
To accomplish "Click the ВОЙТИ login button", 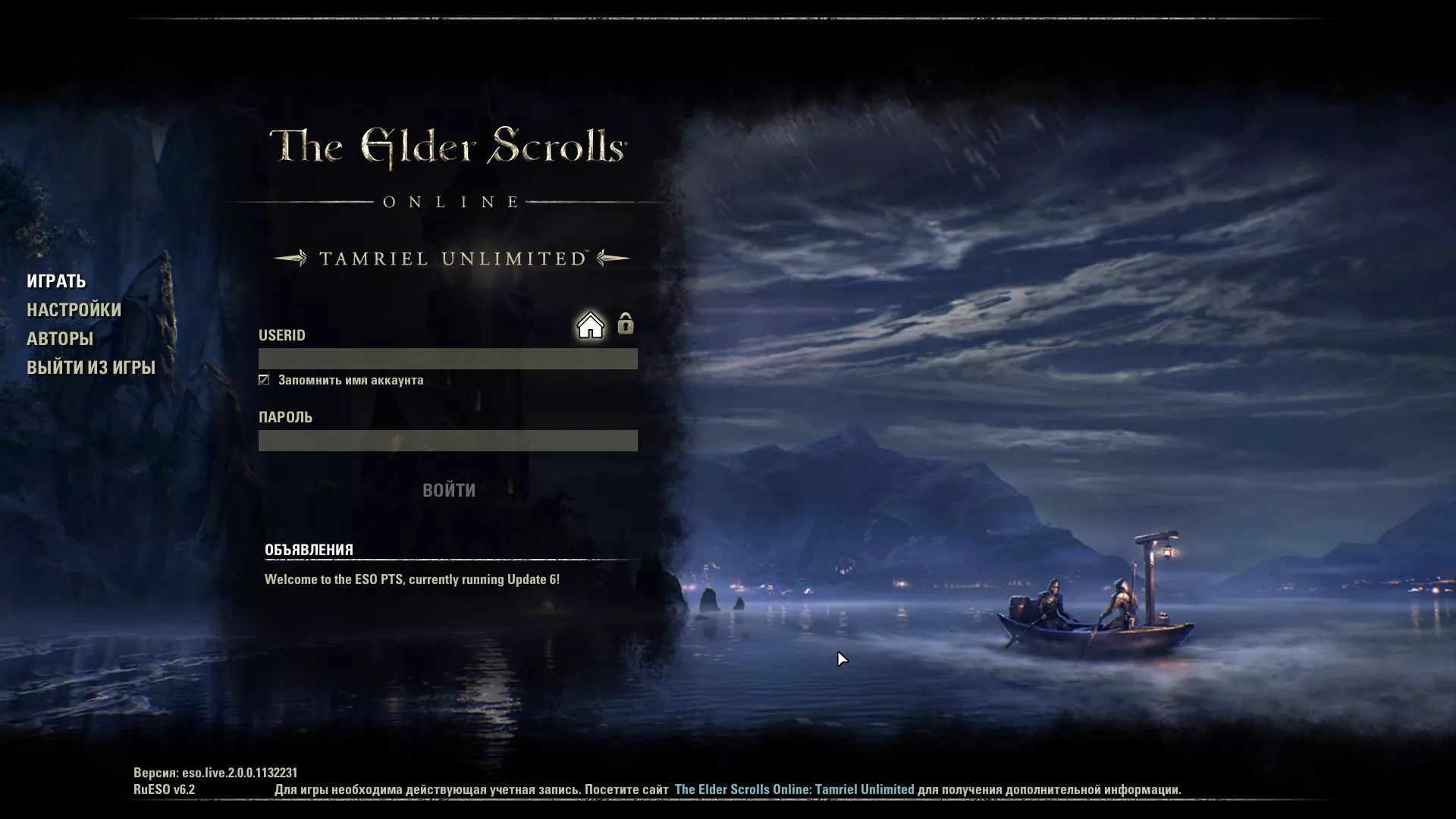I will tap(449, 491).
